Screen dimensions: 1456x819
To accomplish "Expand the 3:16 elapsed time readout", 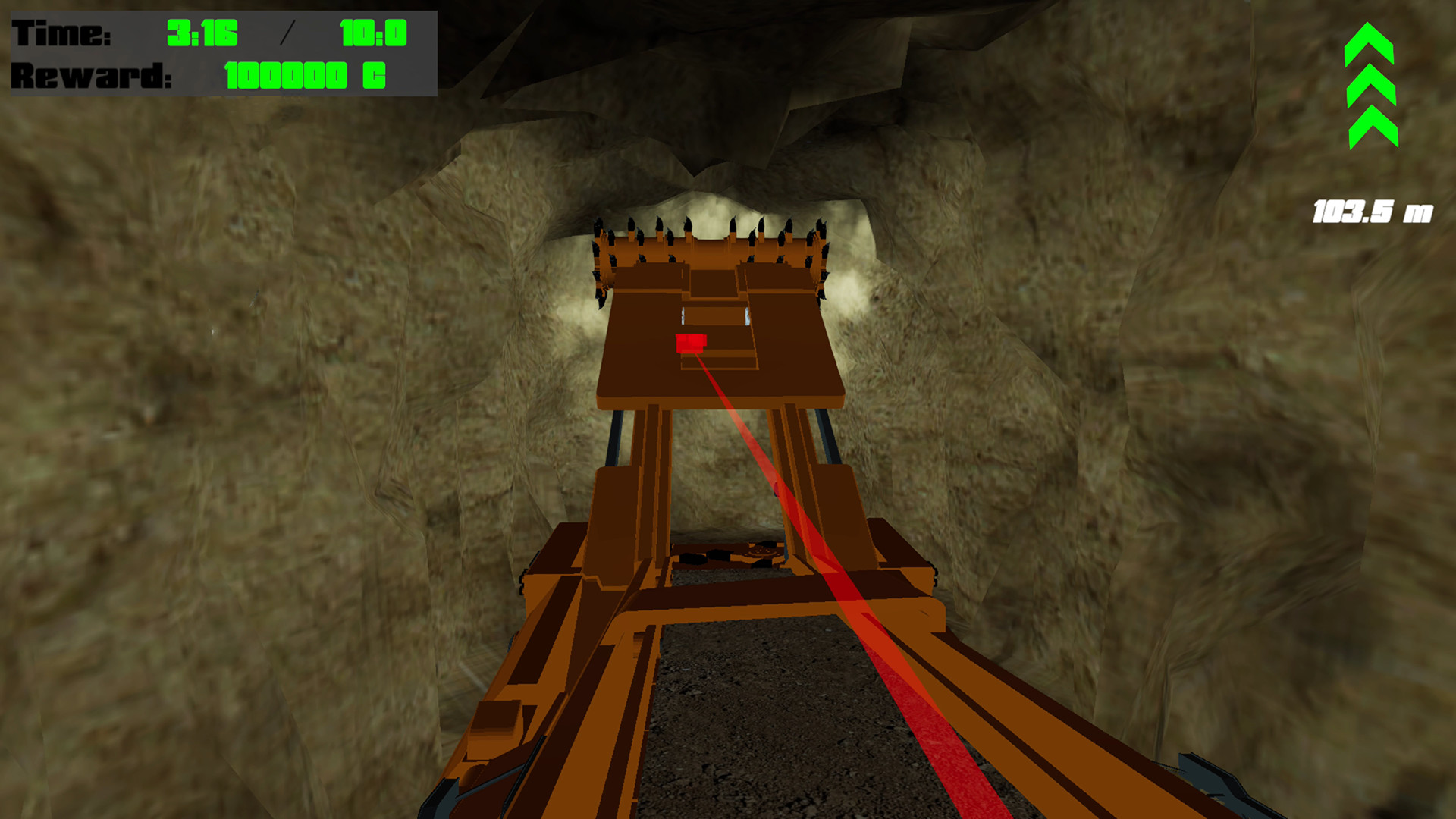I will (203, 32).
